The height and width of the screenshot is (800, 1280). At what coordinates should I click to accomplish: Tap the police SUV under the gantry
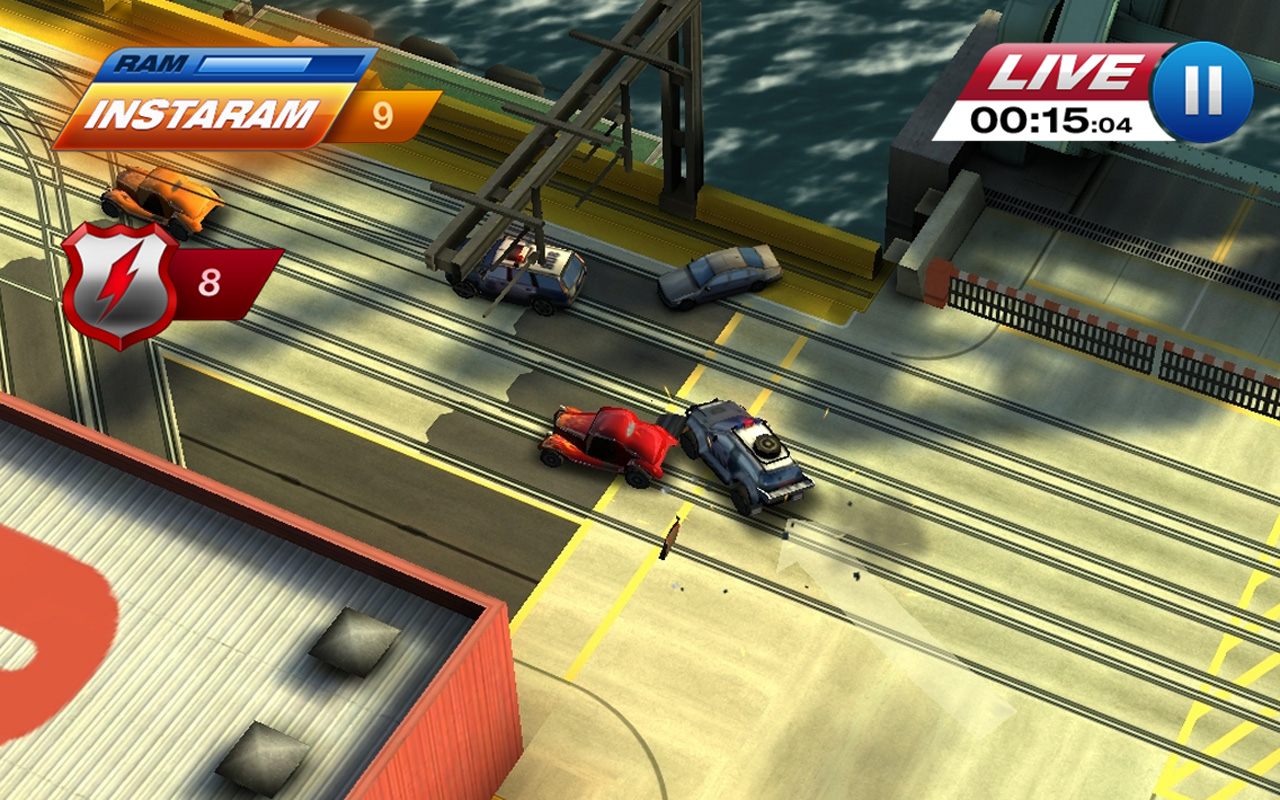[x=525, y=270]
